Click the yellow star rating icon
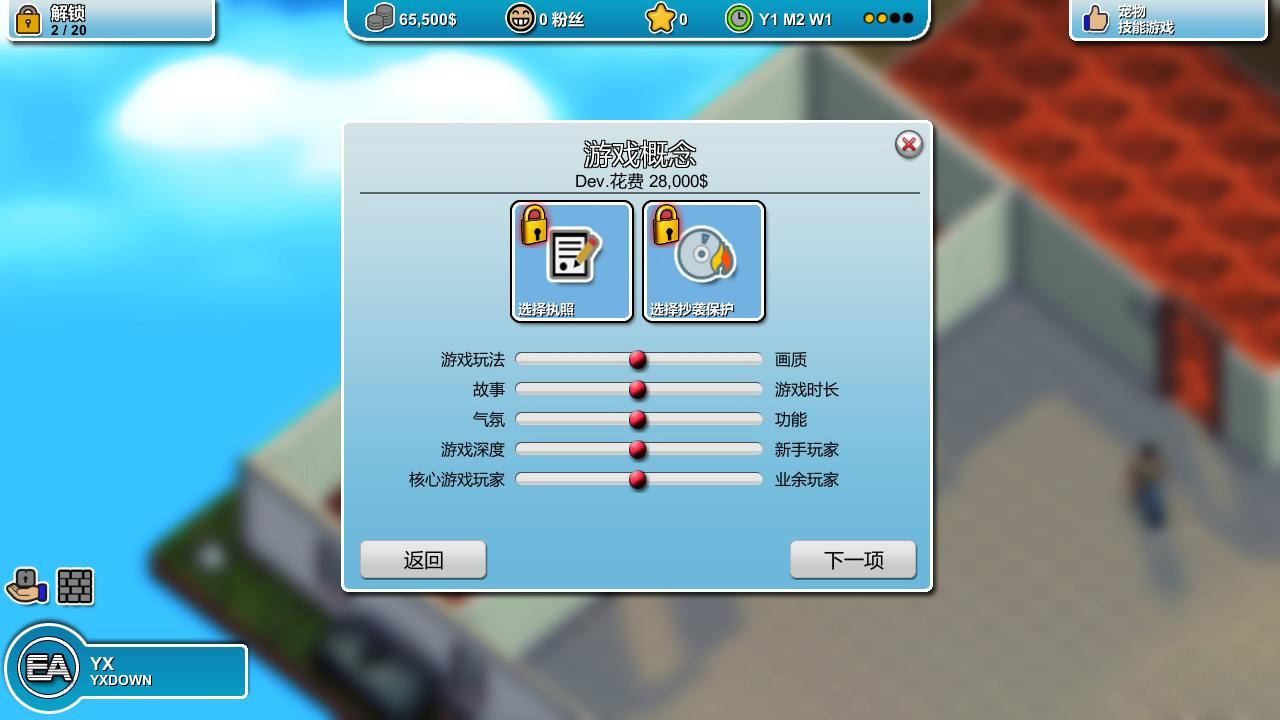This screenshot has width=1280, height=720. pyautogui.click(x=661, y=17)
